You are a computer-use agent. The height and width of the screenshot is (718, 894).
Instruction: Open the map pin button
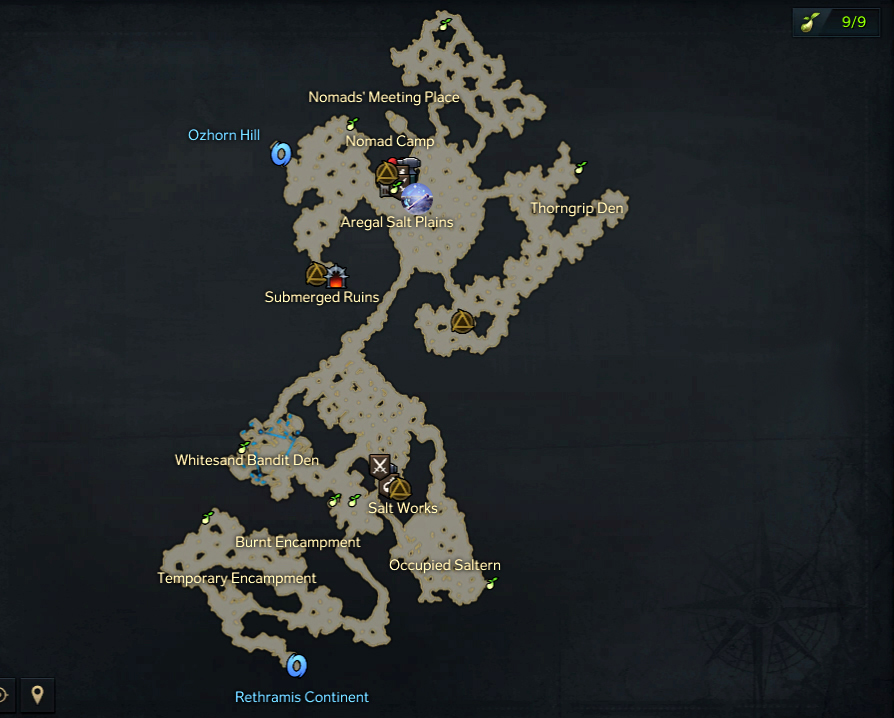tap(37, 694)
